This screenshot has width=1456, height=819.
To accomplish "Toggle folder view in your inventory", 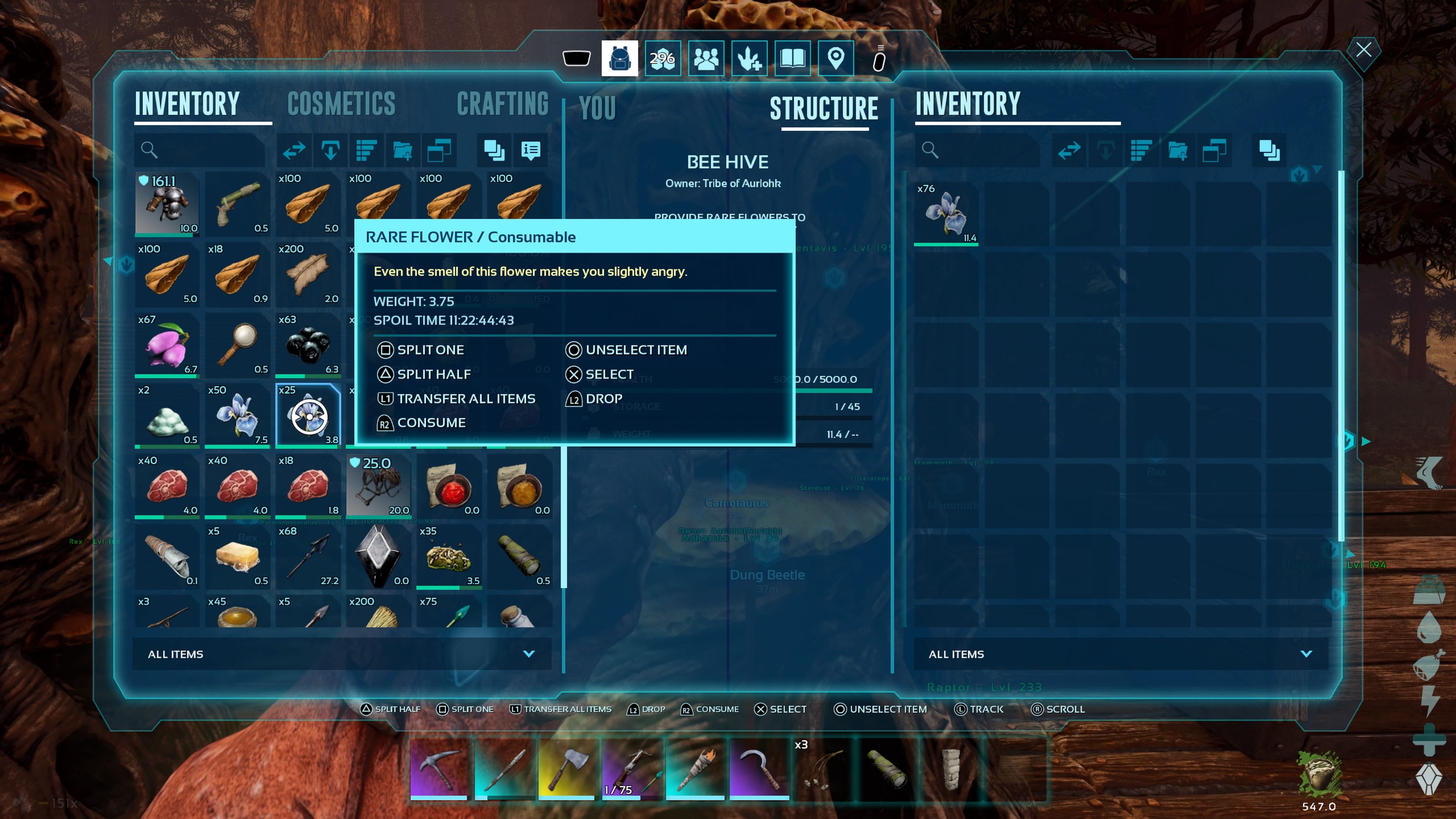I will [x=440, y=151].
